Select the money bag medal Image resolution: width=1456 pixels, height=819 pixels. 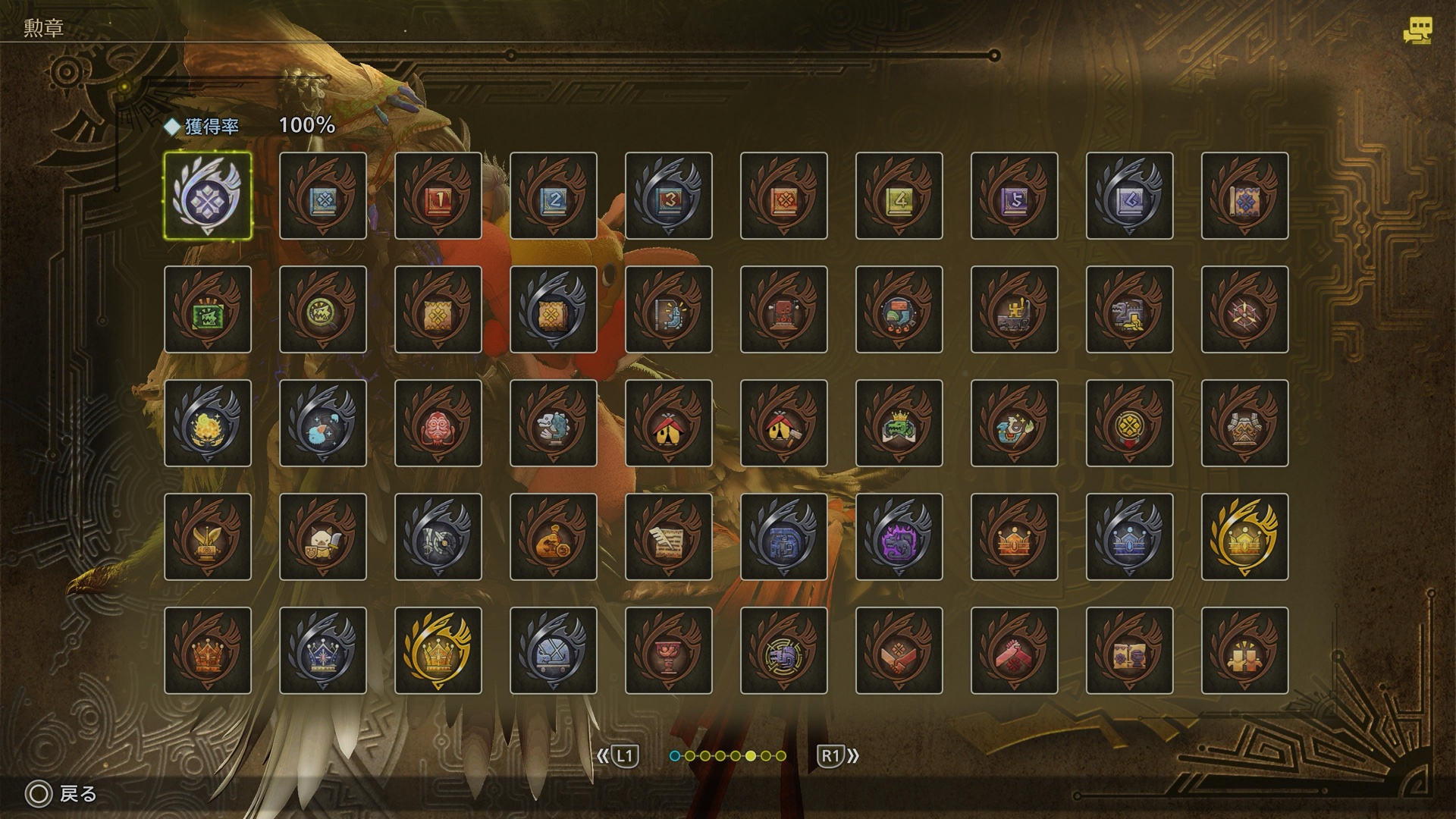point(554,537)
